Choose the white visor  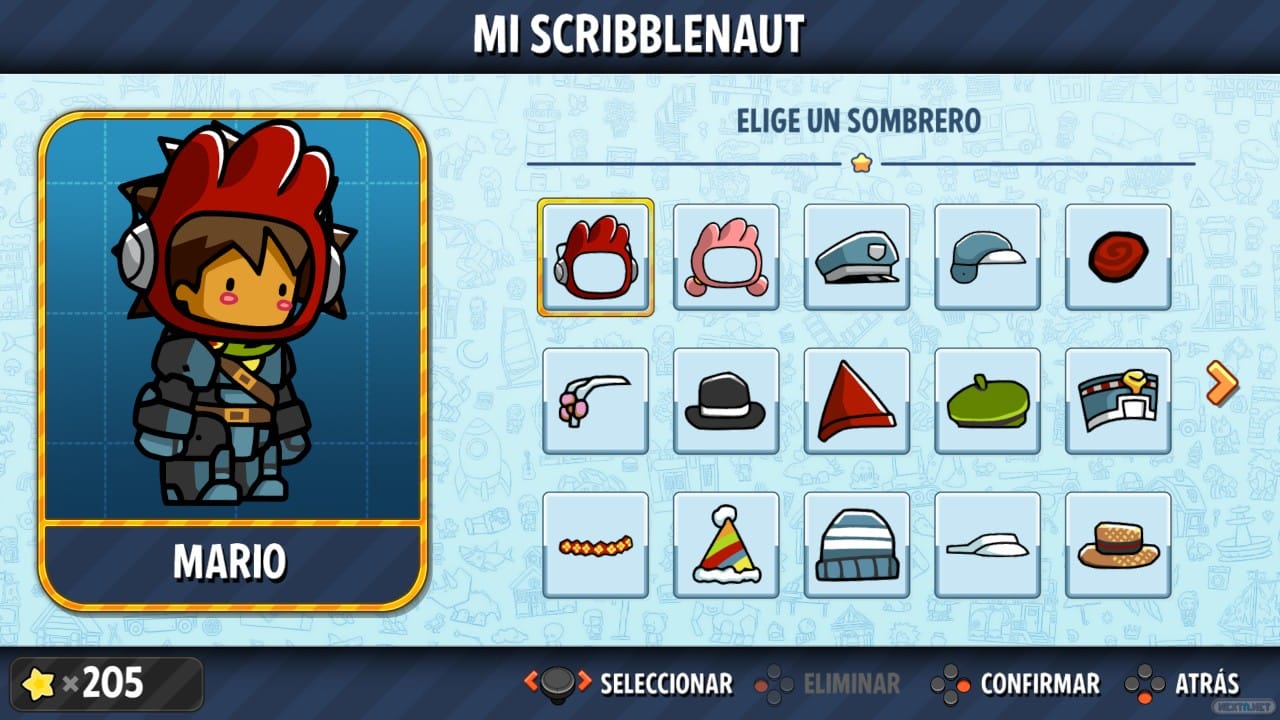click(988, 545)
